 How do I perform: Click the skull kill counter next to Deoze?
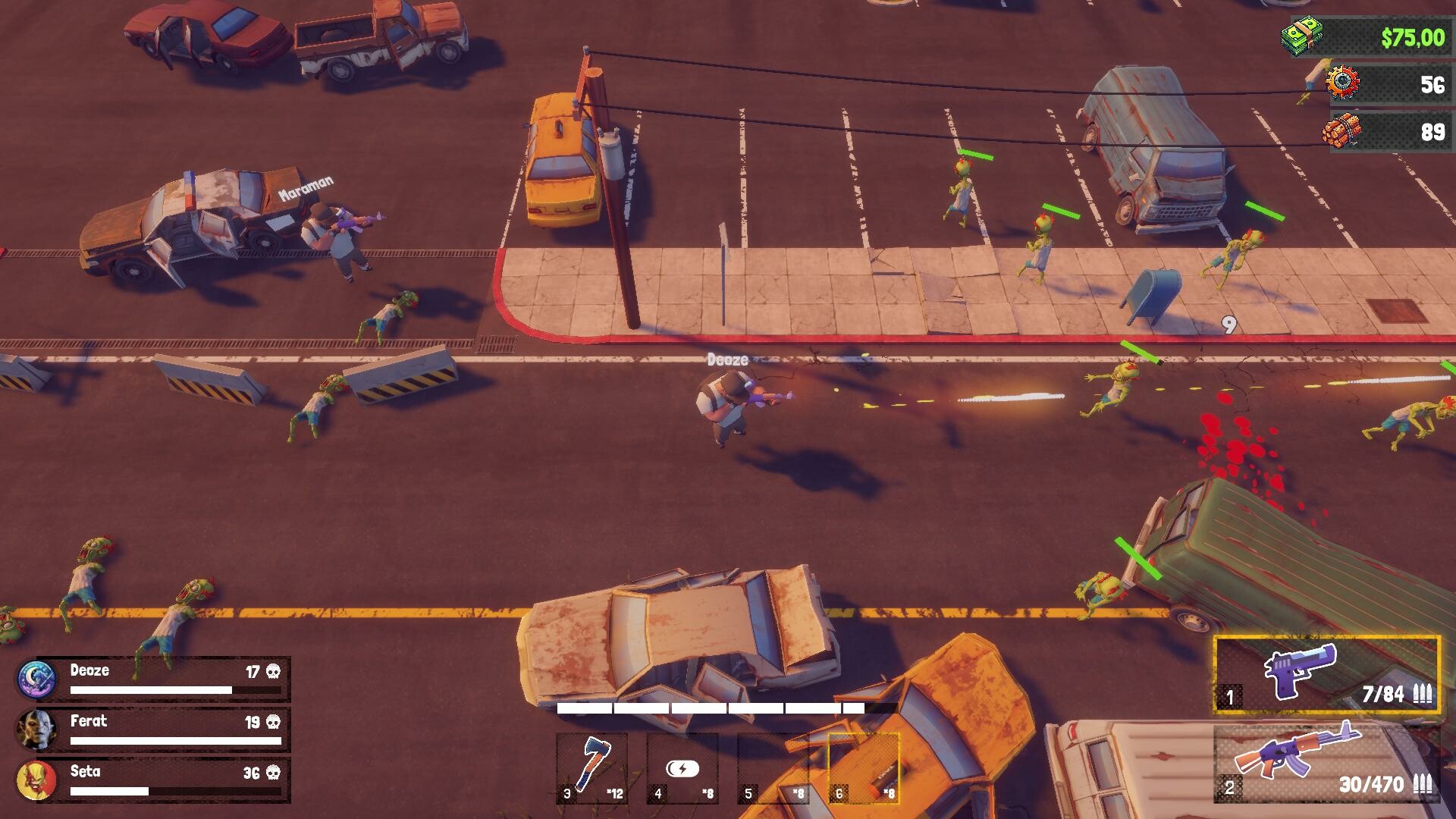[273, 670]
